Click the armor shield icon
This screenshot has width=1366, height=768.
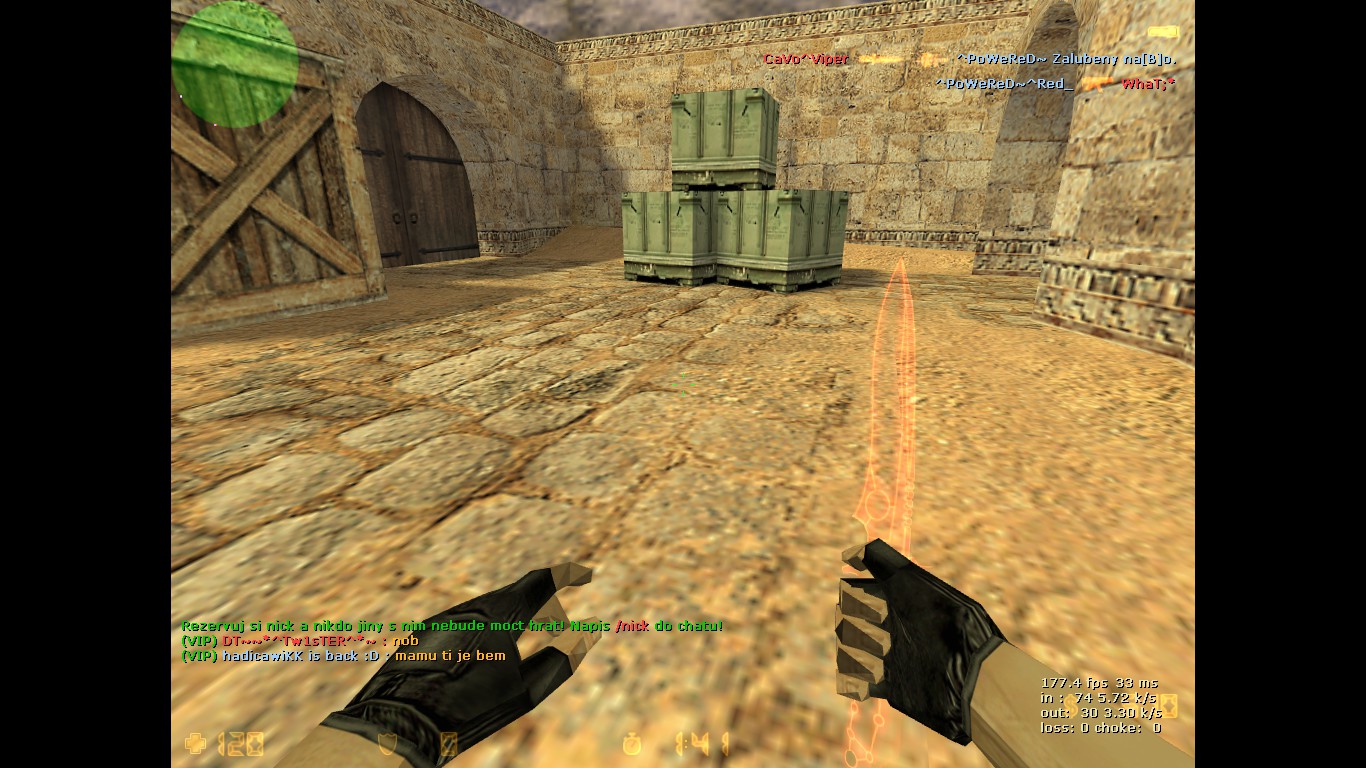pyautogui.click(x=390, y=744)
